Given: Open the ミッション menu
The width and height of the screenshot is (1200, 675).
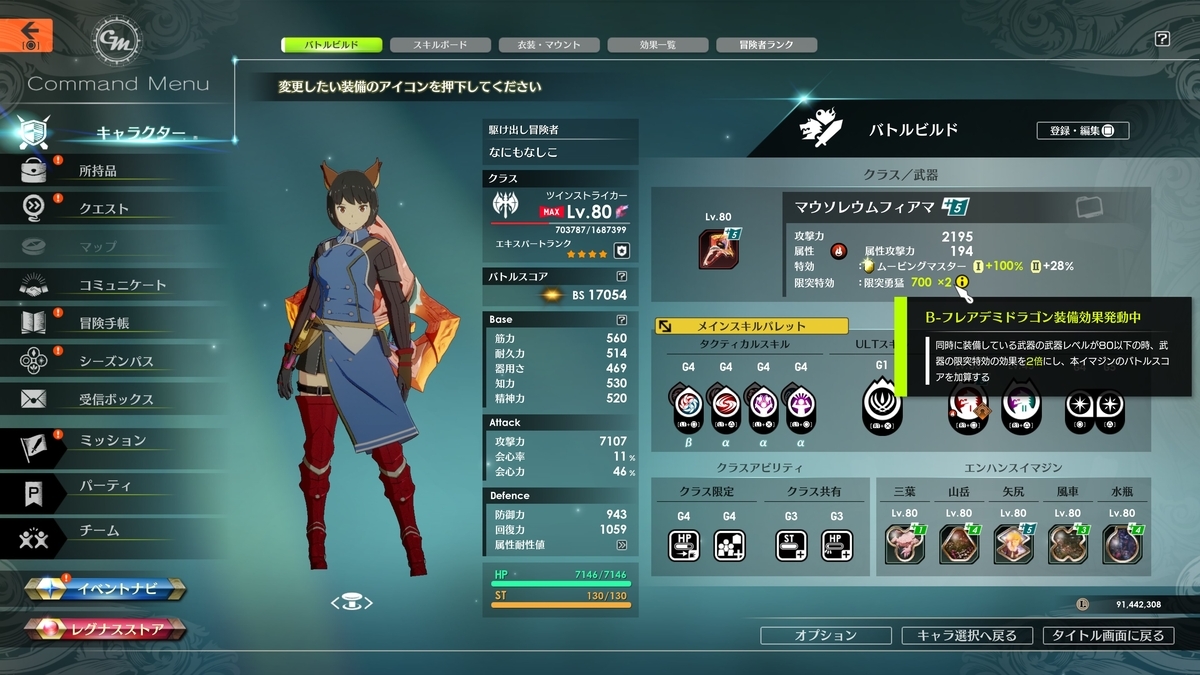Looking at the screenshot, I should [x=112, y=441].
